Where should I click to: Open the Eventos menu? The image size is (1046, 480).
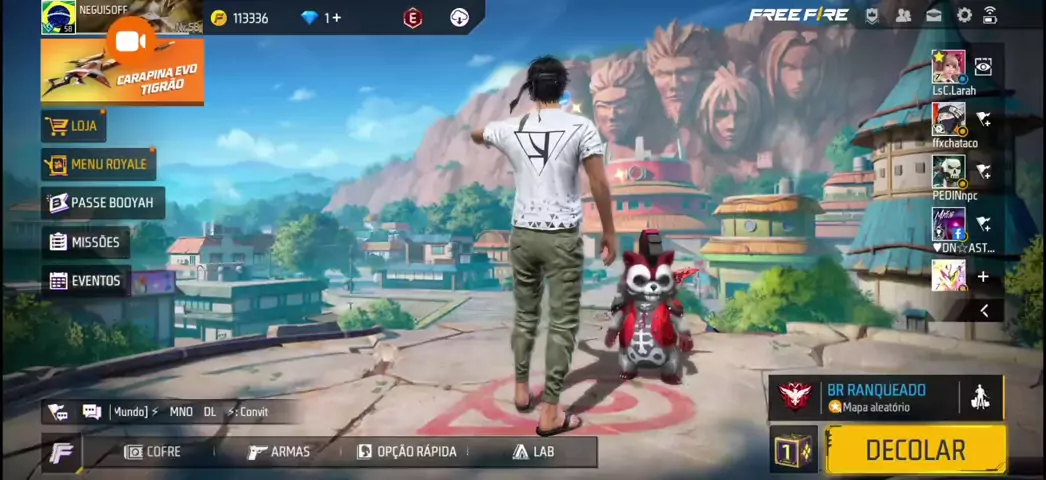[85, 281]
